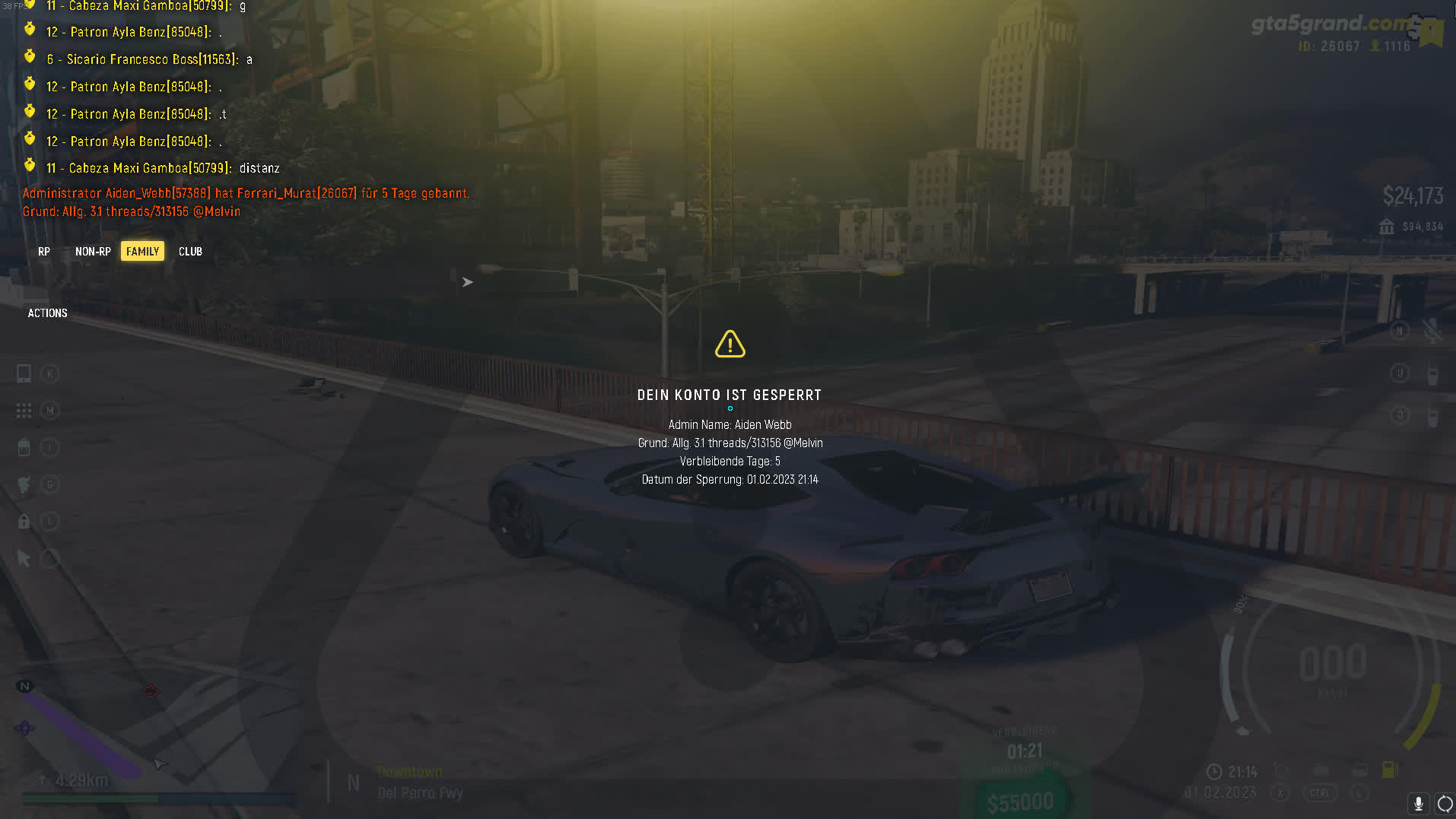Switch to the CLUB chat channel
Image resolution: width=1456 pixels, height=819 pixels.
coord(190,252)
